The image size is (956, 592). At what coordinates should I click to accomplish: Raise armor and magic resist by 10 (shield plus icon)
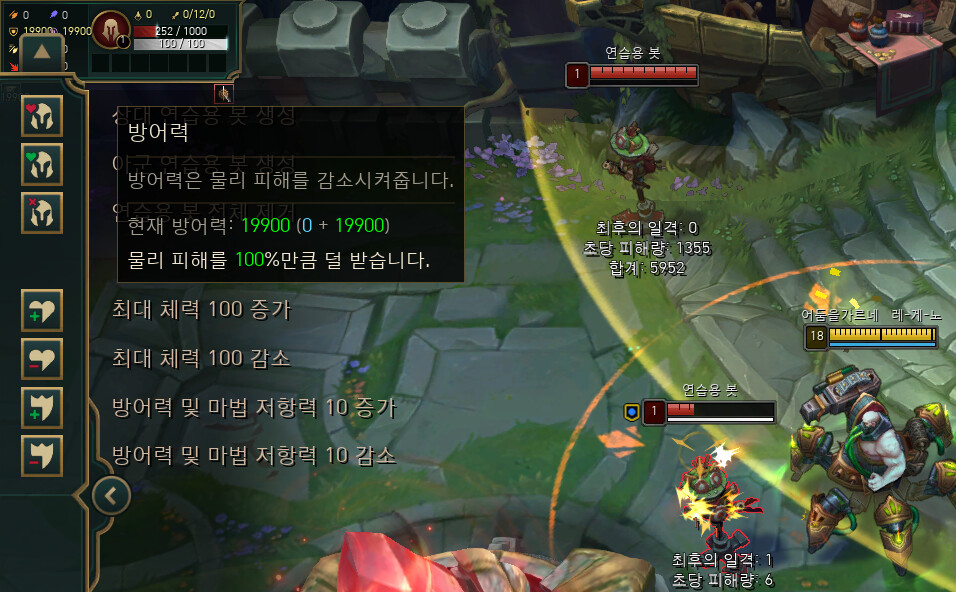pyautogui.click(x=42, y=407)
